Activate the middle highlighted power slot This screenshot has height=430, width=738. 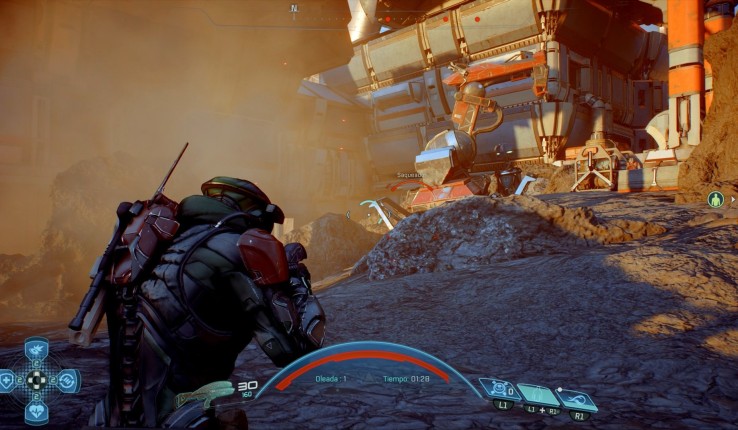537,394
